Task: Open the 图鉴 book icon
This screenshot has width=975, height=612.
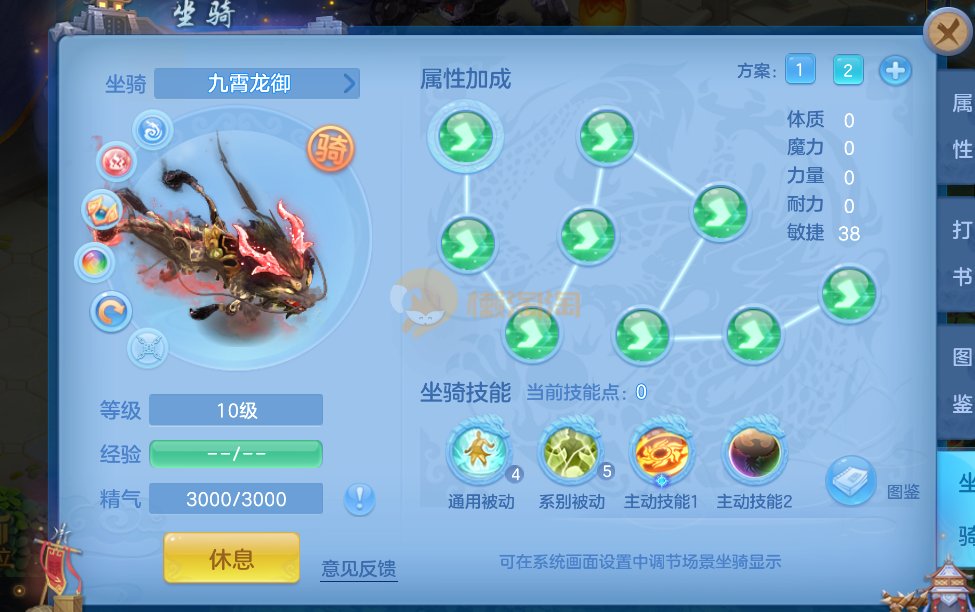Action: point(851,480)
